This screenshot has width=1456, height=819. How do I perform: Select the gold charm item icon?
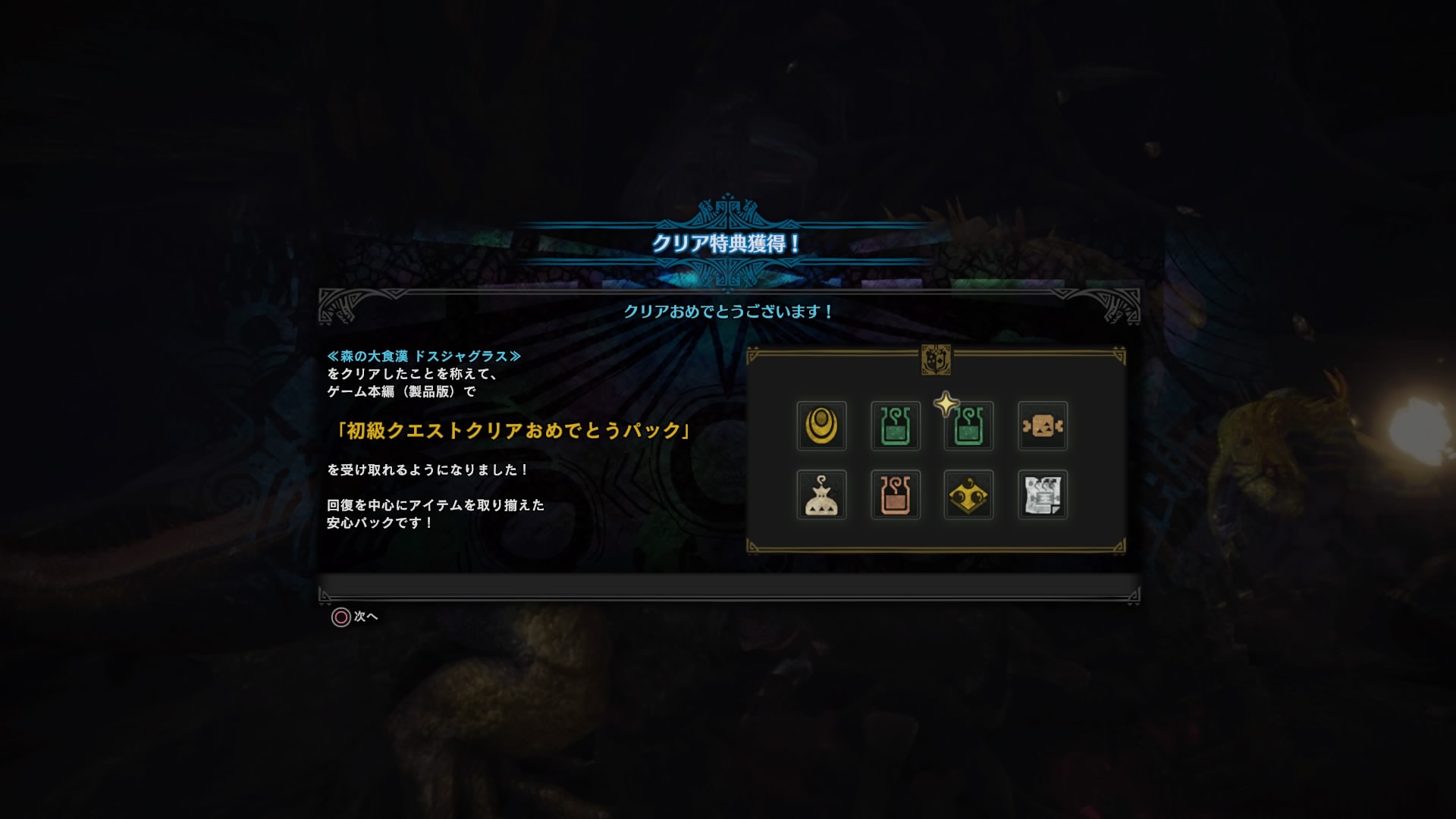coord(821,426)
